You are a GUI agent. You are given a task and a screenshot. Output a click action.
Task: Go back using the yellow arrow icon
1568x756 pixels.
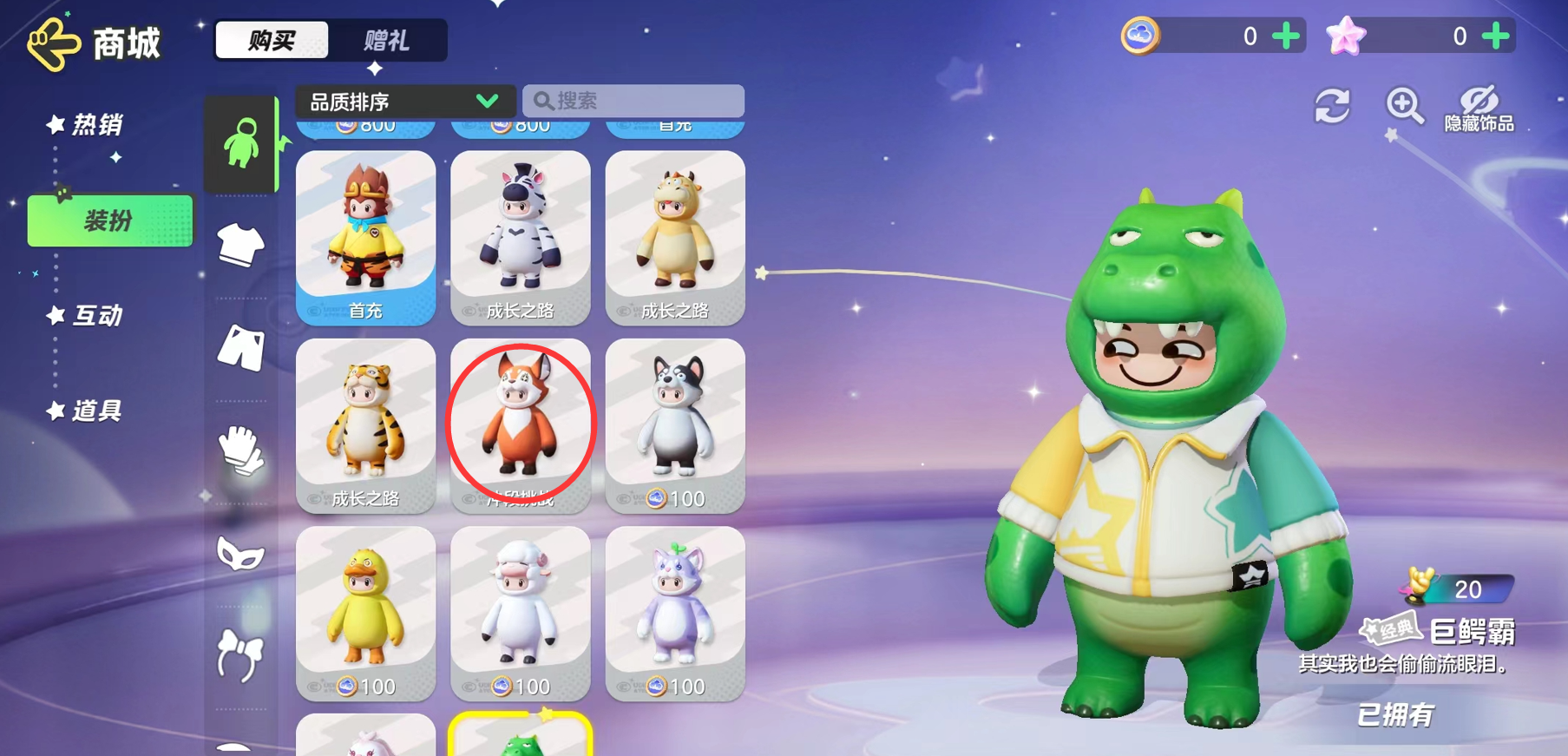click(x=54, y=43)
